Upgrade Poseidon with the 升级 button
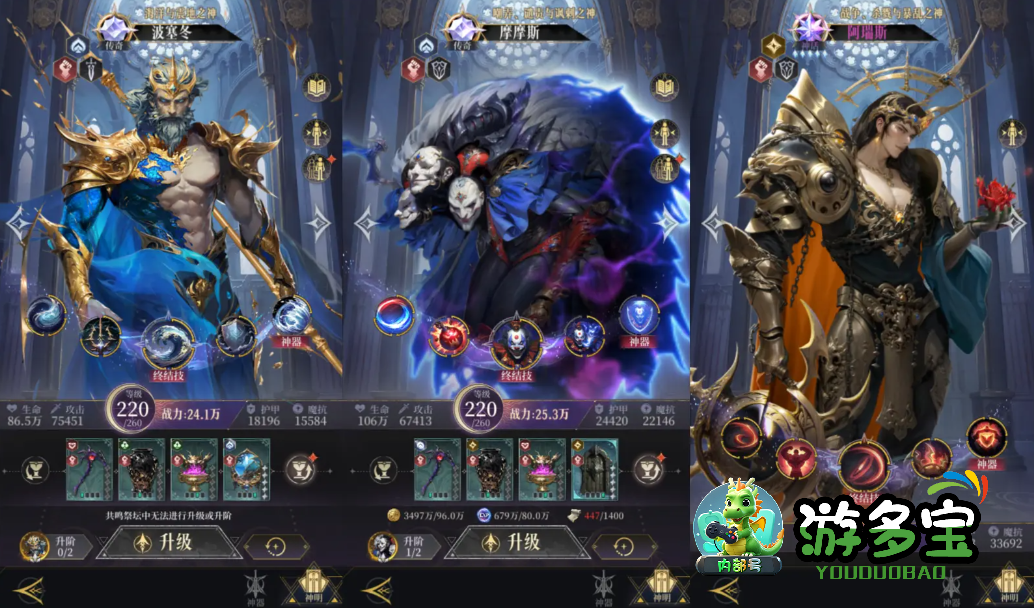Image resolution: width=1034 pixels, height=608 pixels. pyautogui.click(x=169, y=543)
